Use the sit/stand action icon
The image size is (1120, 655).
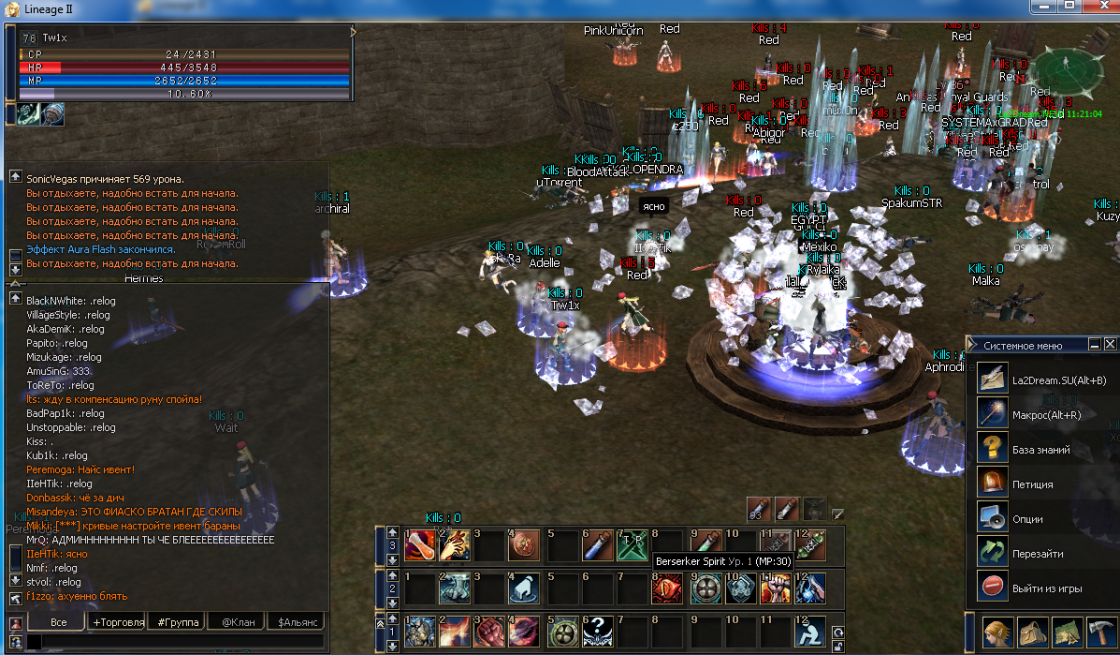click(x=810, y=631)
